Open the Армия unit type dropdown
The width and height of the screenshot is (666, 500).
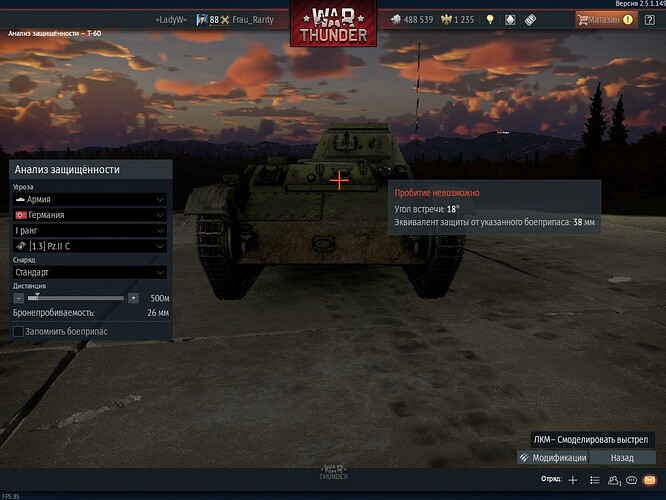(x=89, y=199)
